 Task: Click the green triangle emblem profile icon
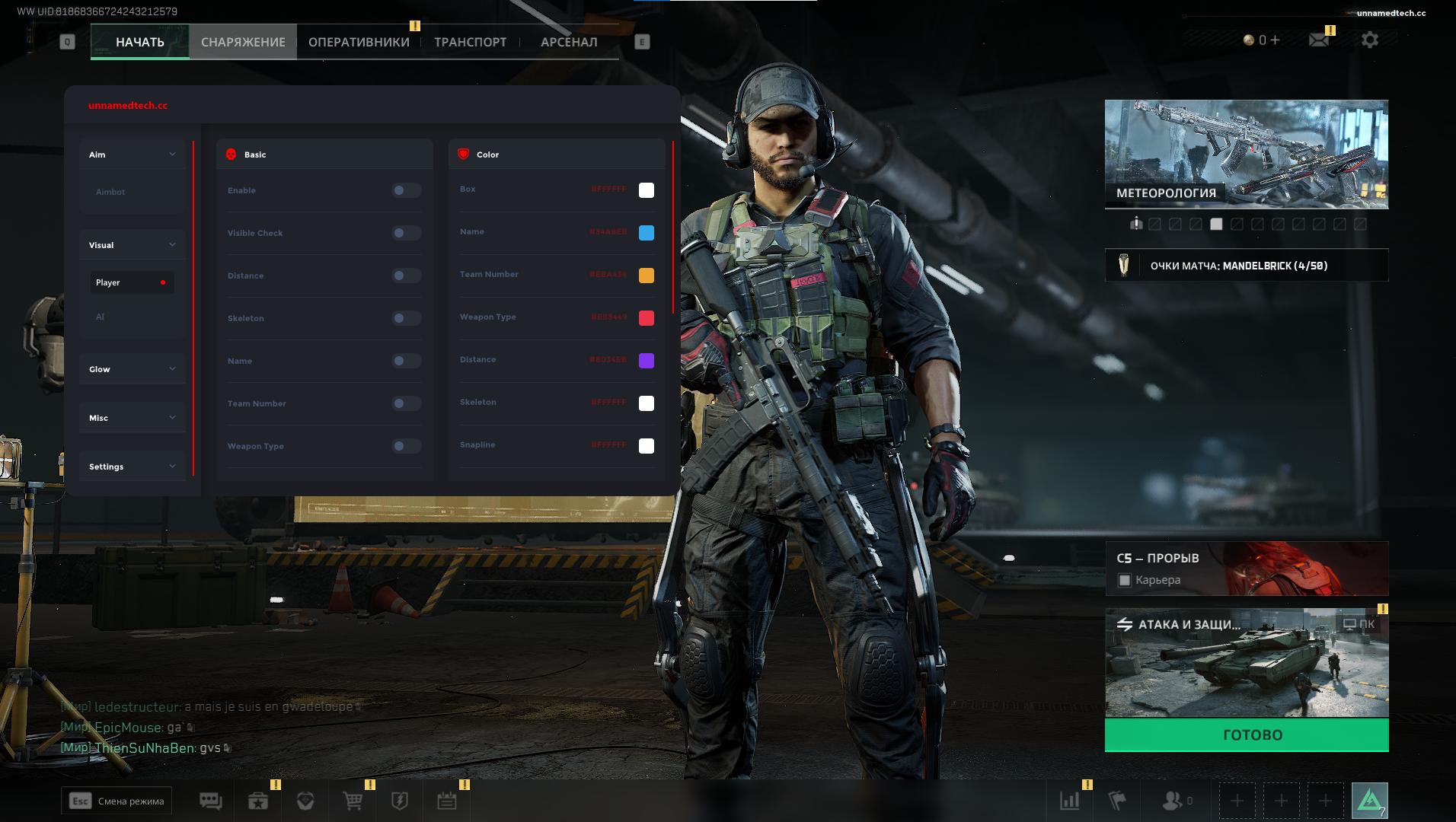tap(1369, 801)
